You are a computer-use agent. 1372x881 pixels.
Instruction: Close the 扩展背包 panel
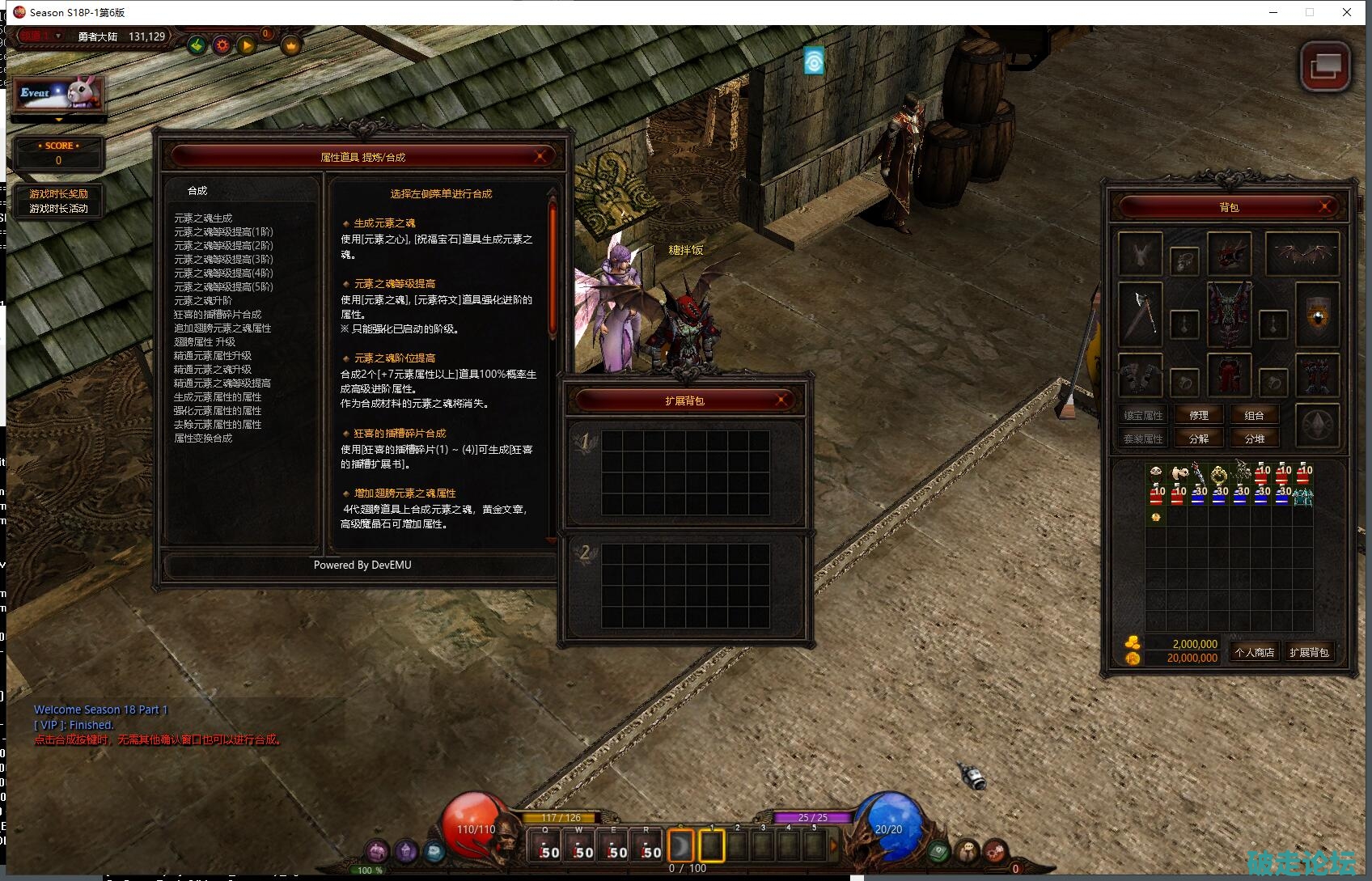tap(781, 400)
